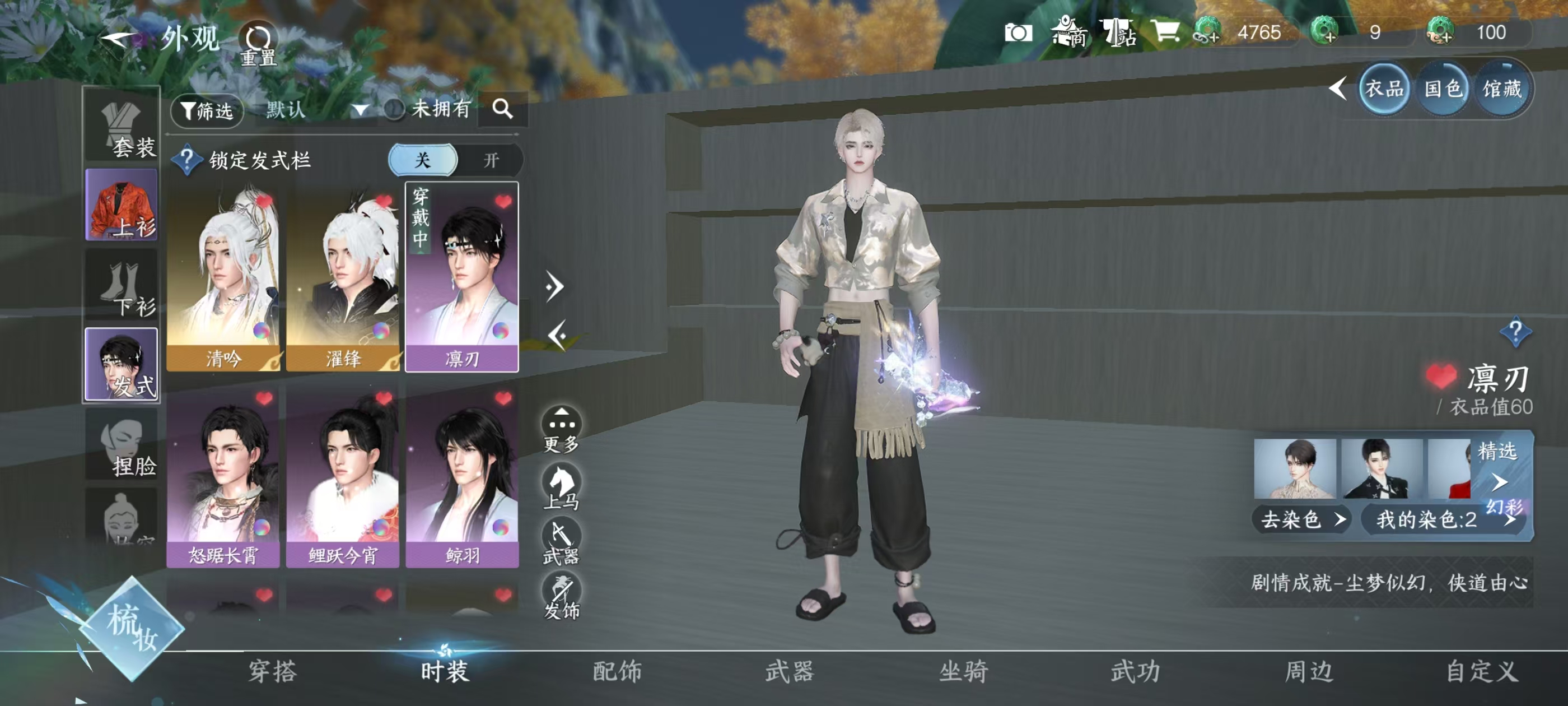Switch 锁定发式栏 toggle to 开
This screenshot has width=1568, height=706.
click(491, 160)
